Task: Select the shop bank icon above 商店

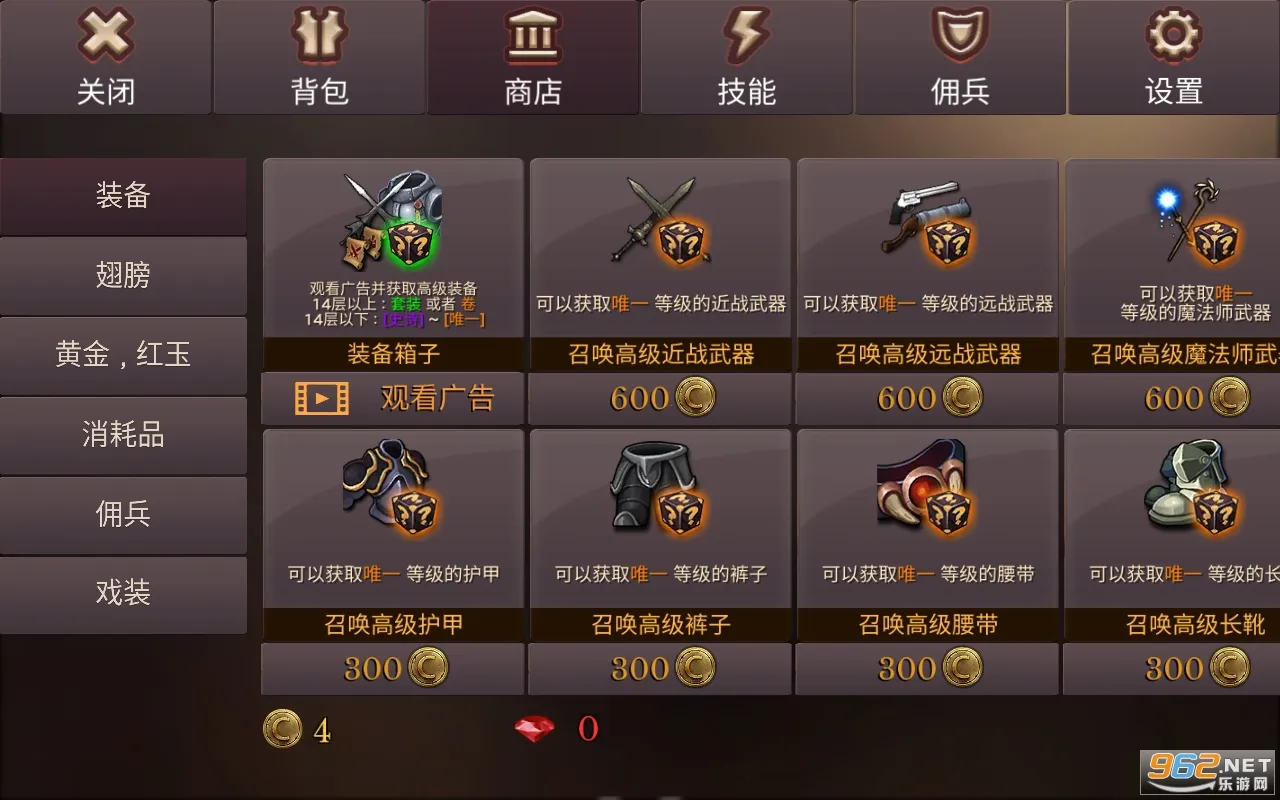Action: click(533, 38)
